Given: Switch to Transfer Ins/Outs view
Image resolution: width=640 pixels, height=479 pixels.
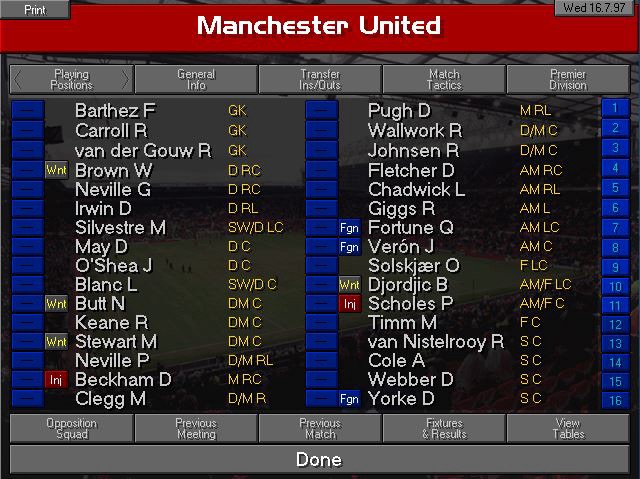Looking at the screenshot, I should tap(320, 80).
